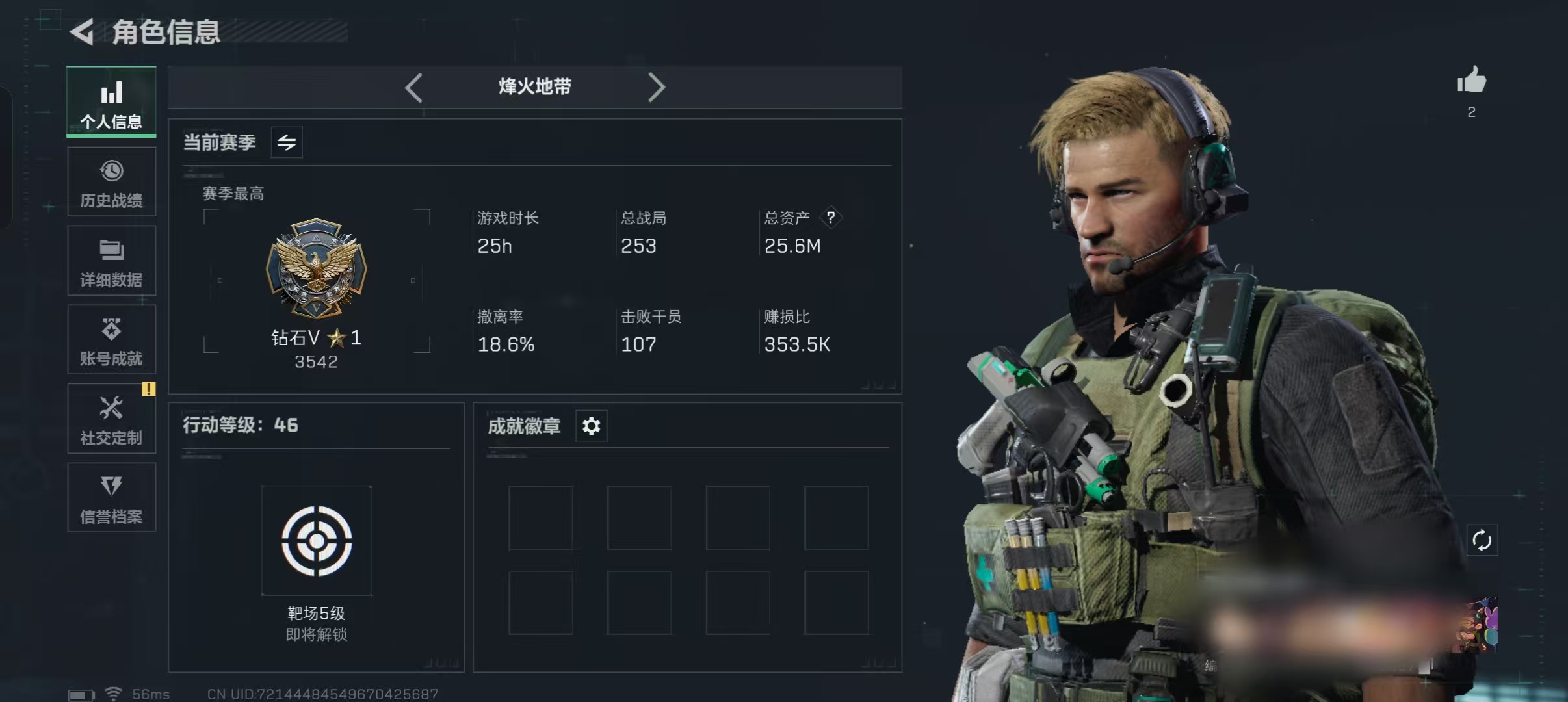Select the 账号成就 tab
Image resolution: width=1568 pixels, height=702 pixels.
111,340
